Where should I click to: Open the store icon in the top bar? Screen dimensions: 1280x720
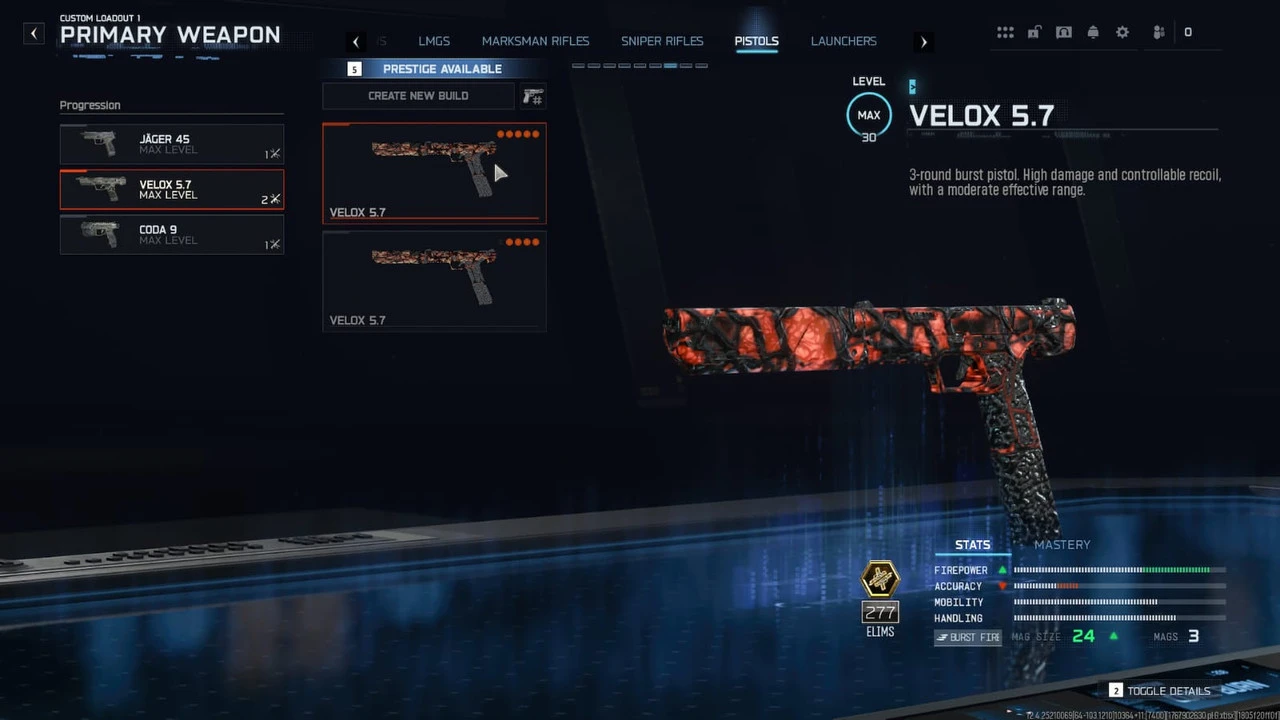coord(1063,31)
